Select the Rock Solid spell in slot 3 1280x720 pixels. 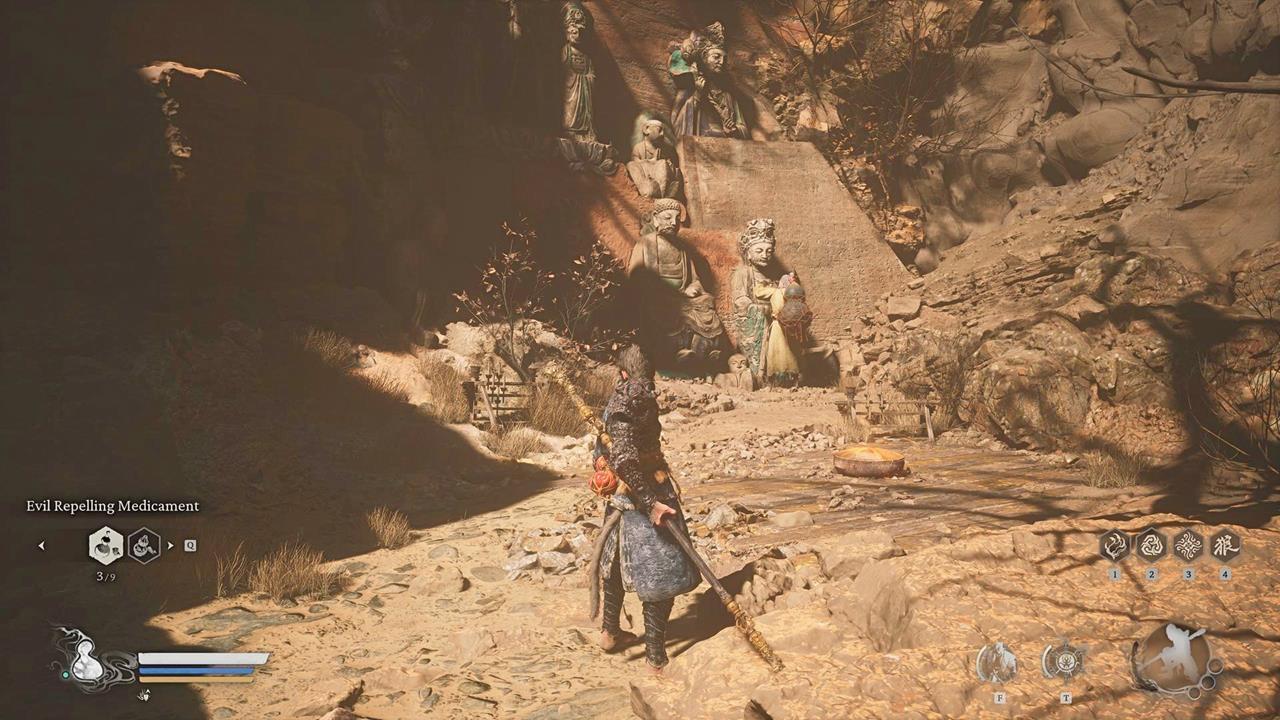(1188, 546)
